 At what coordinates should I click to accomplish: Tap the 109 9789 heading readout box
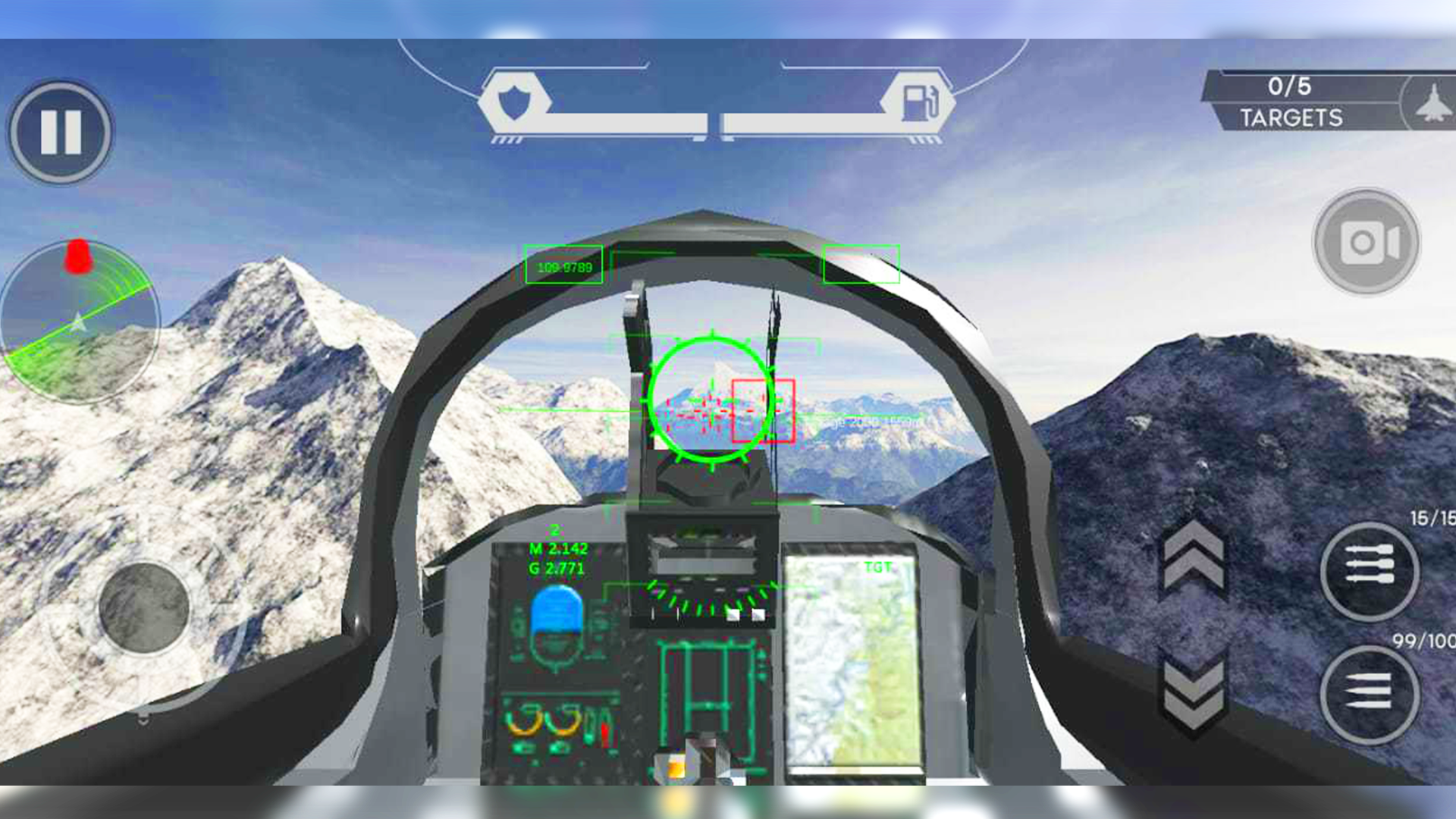point(562,265)
